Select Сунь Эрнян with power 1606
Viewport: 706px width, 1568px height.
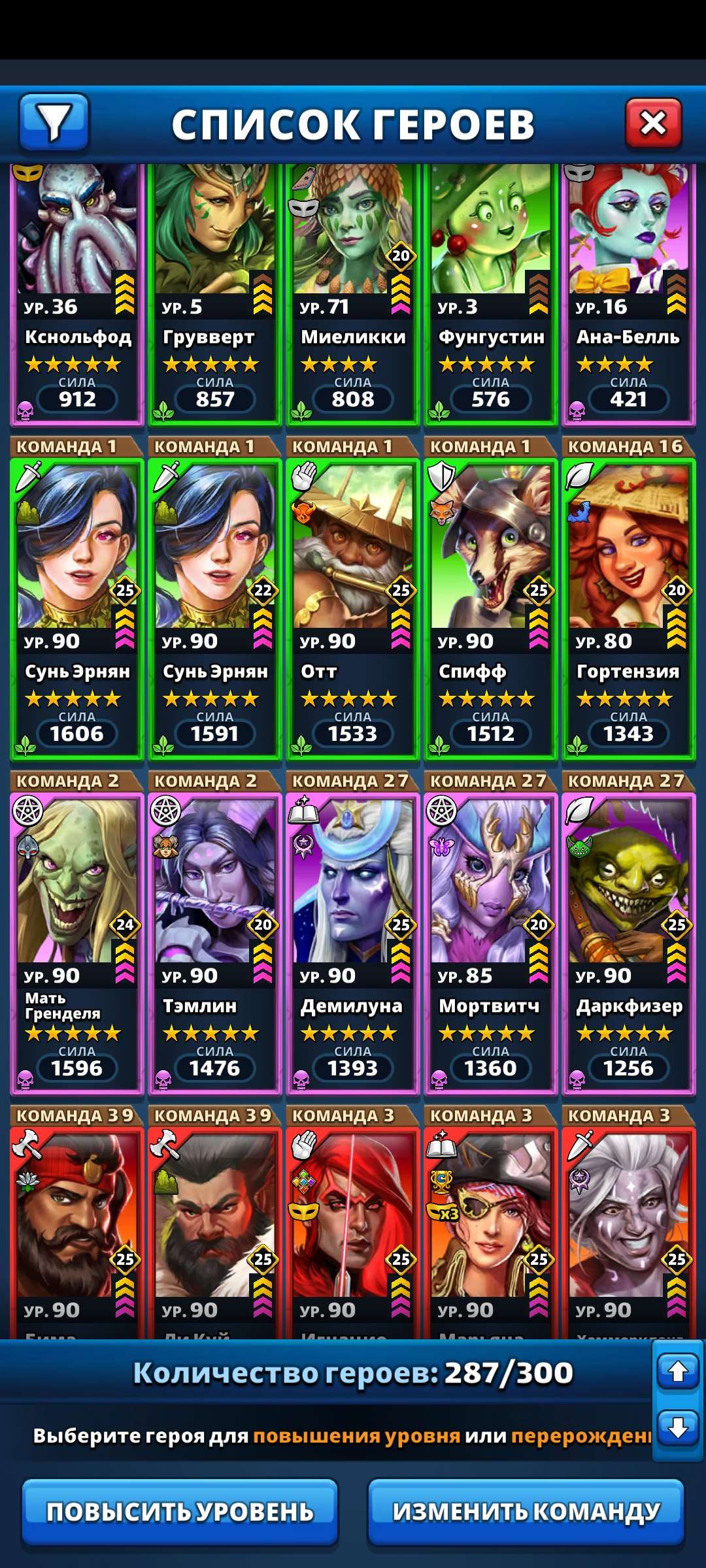click(77, 609)
